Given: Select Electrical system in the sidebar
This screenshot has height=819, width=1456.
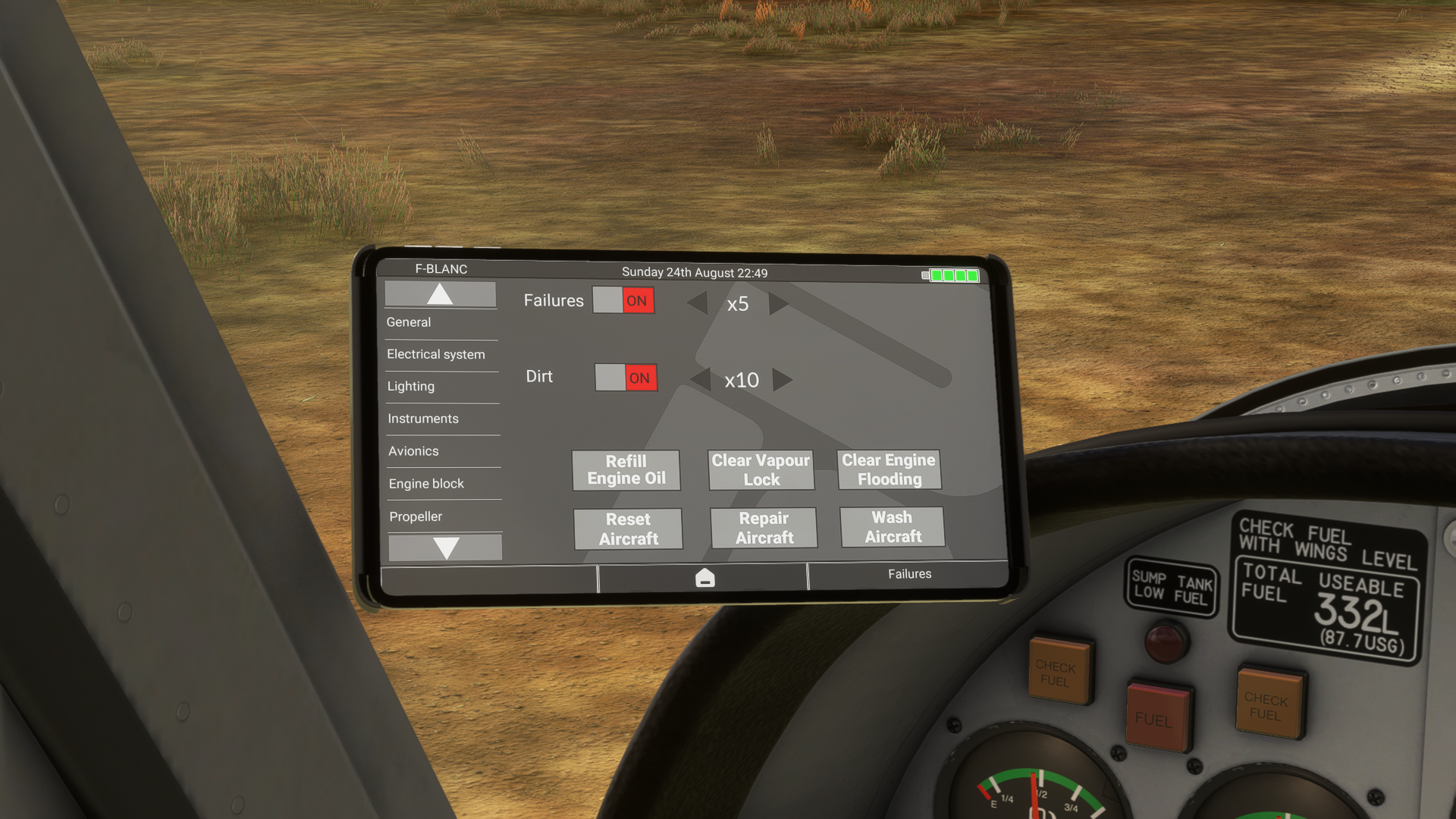Looking at the screenshot, I should (x=436, y=354).
